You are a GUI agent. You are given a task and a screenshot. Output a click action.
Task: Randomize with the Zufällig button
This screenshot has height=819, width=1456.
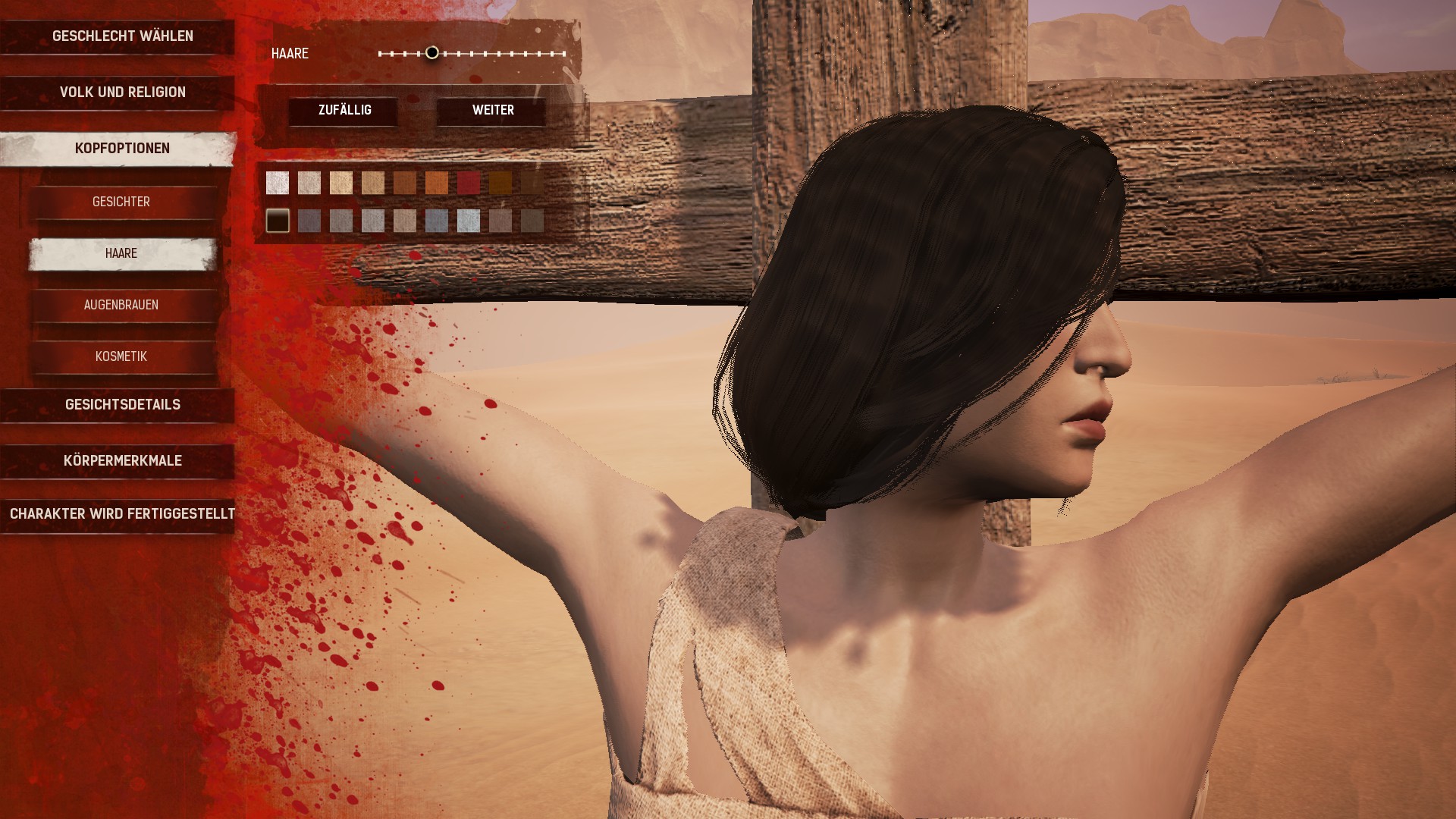(x=344, y=111)
